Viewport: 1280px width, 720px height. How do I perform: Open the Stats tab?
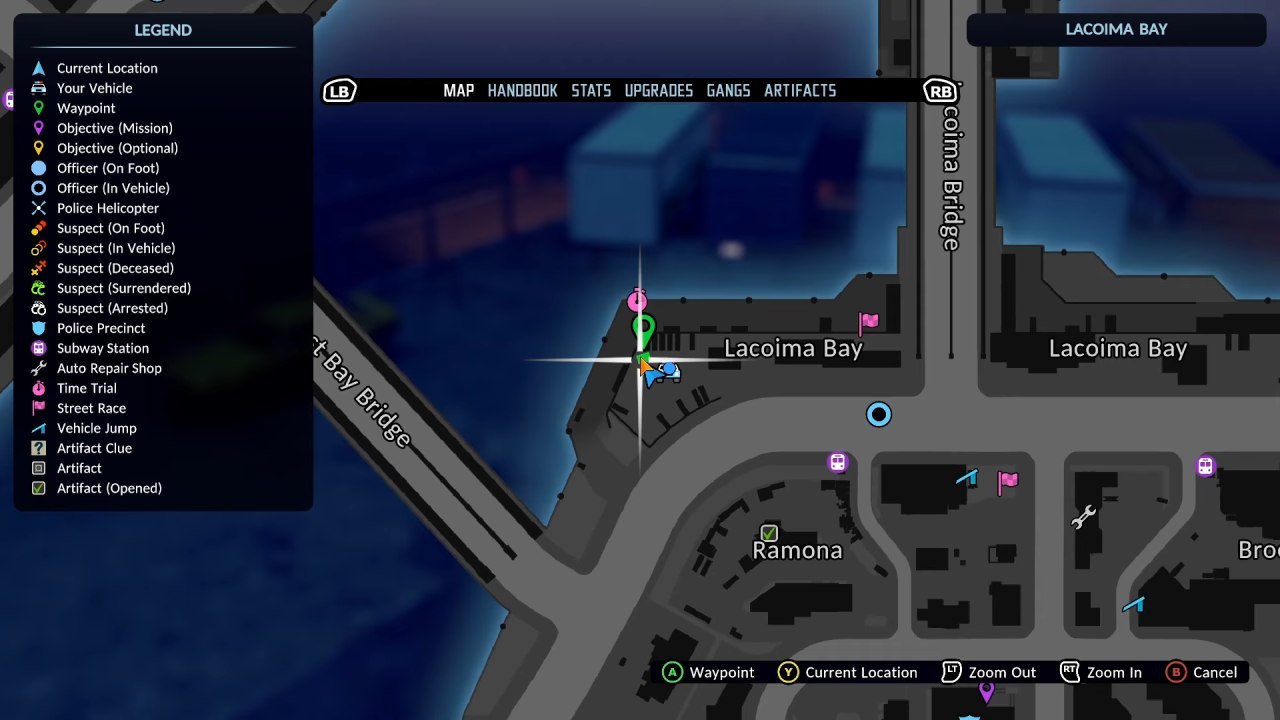tap(591, 91)
